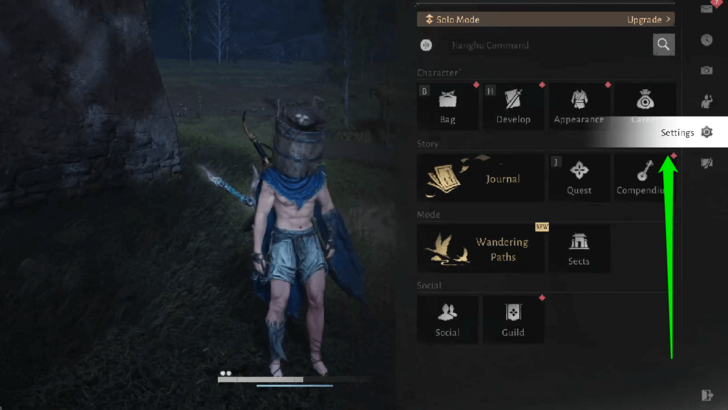Open the character emote figure icon

pos(707,100)
